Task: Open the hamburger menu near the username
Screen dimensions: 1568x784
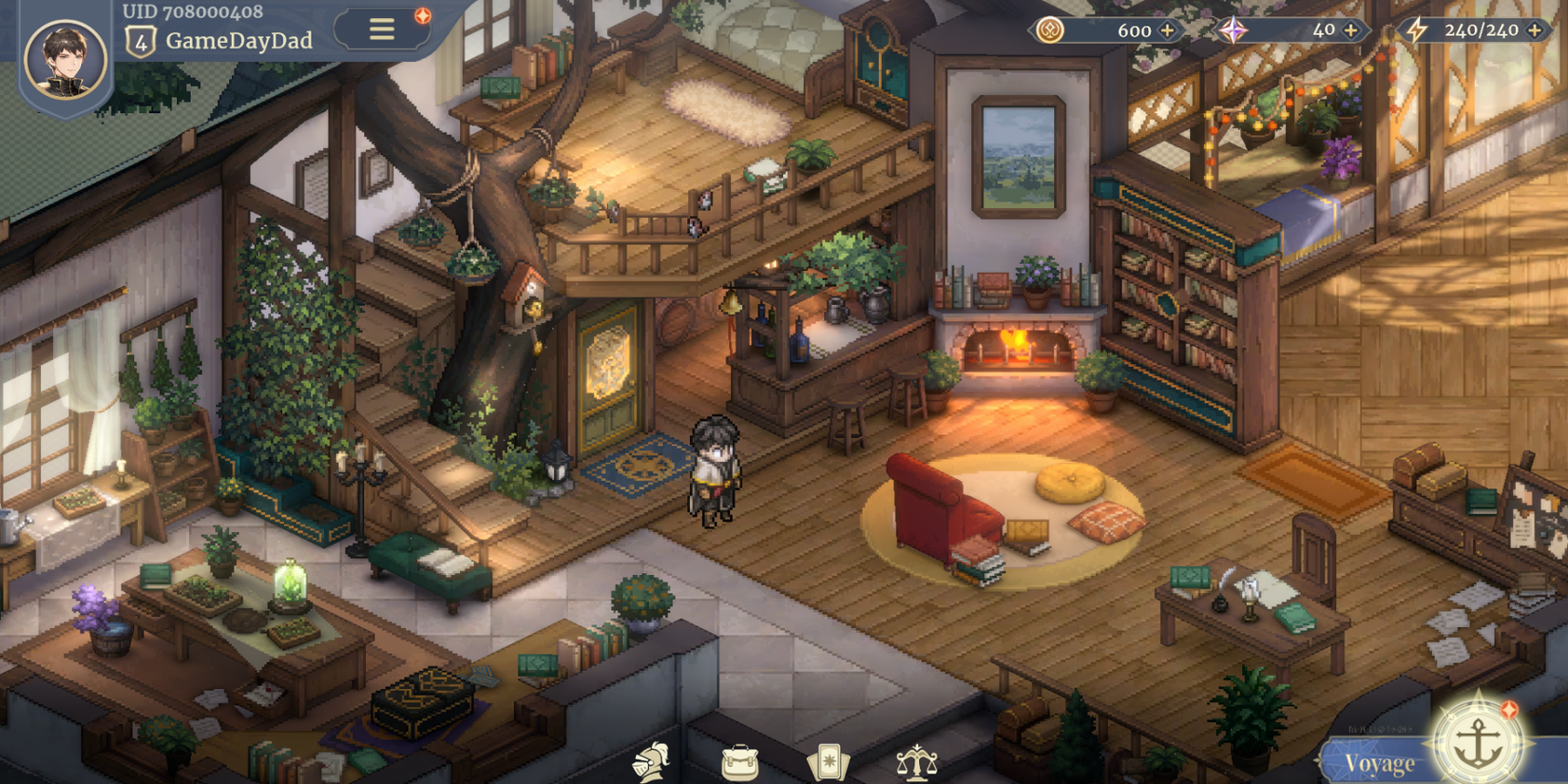Action: [x=380, y=29]
